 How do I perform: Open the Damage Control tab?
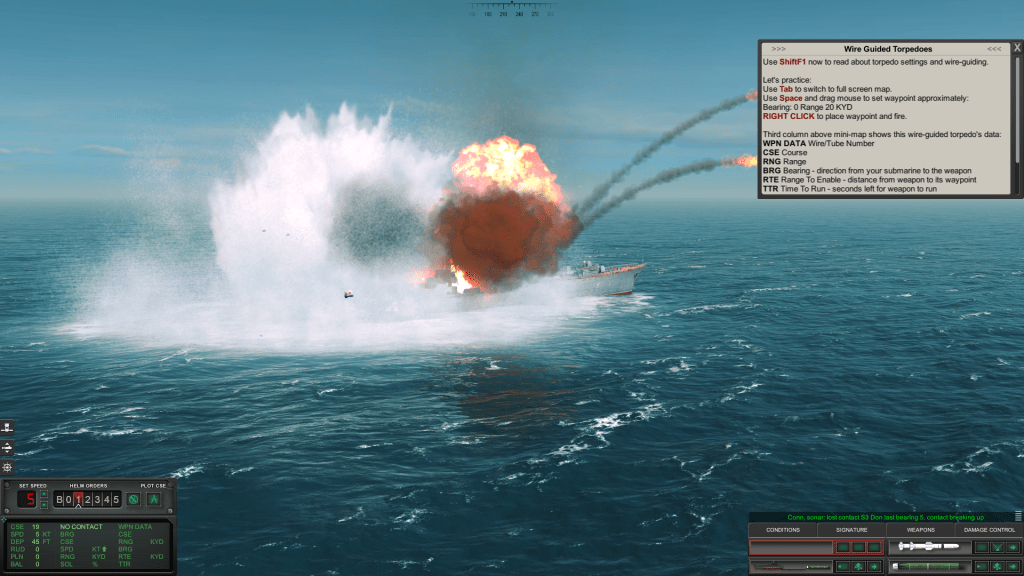coord(989,529)
